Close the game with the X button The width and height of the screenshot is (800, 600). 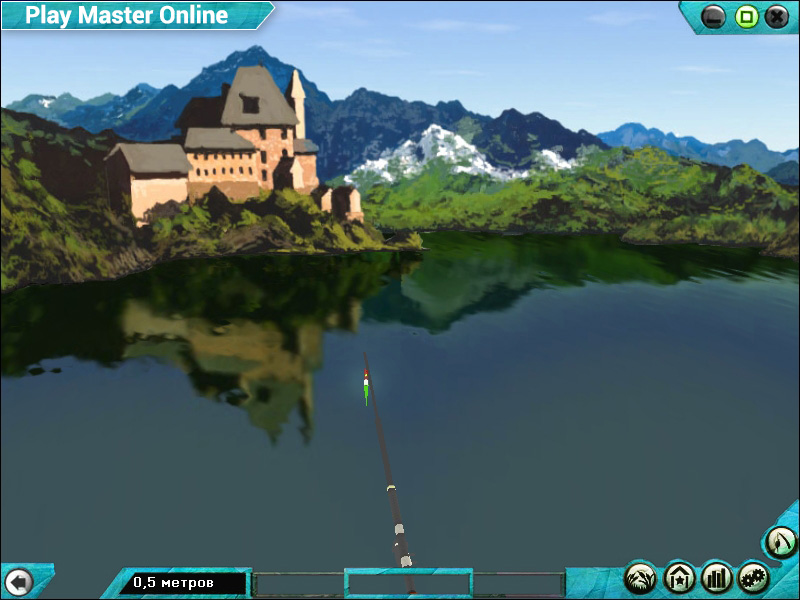[777, 16]
